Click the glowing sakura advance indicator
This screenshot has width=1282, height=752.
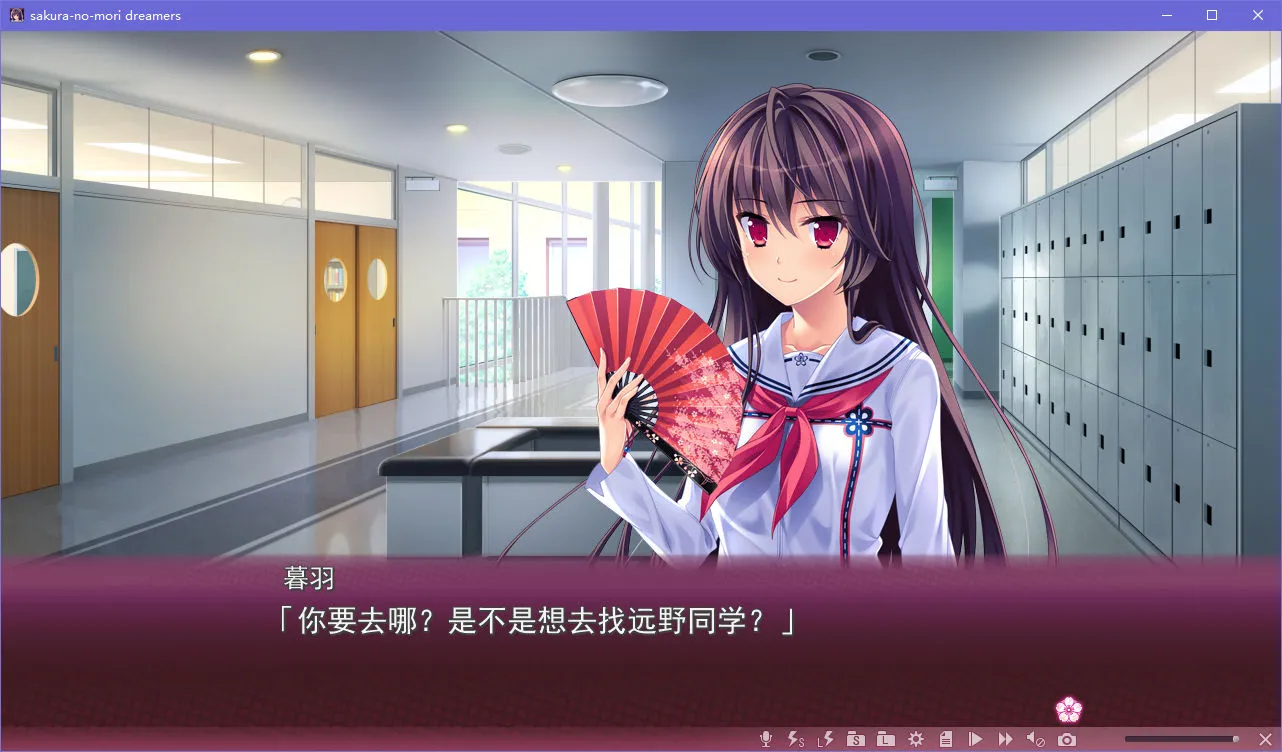tap(1069, 708)
